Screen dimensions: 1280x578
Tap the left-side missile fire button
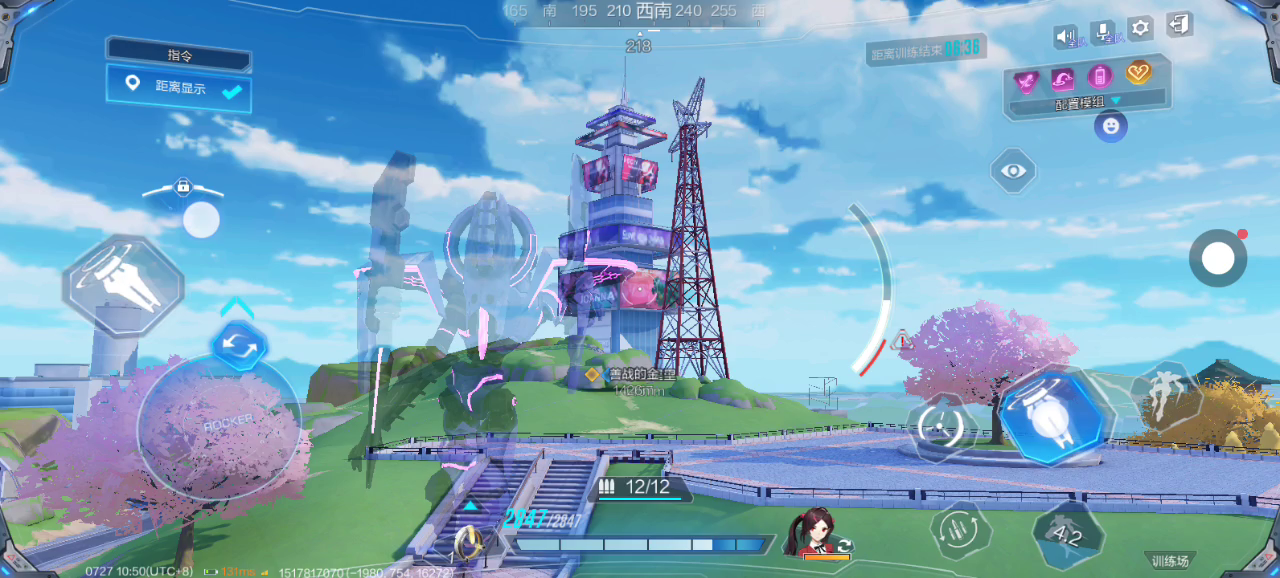124,286
